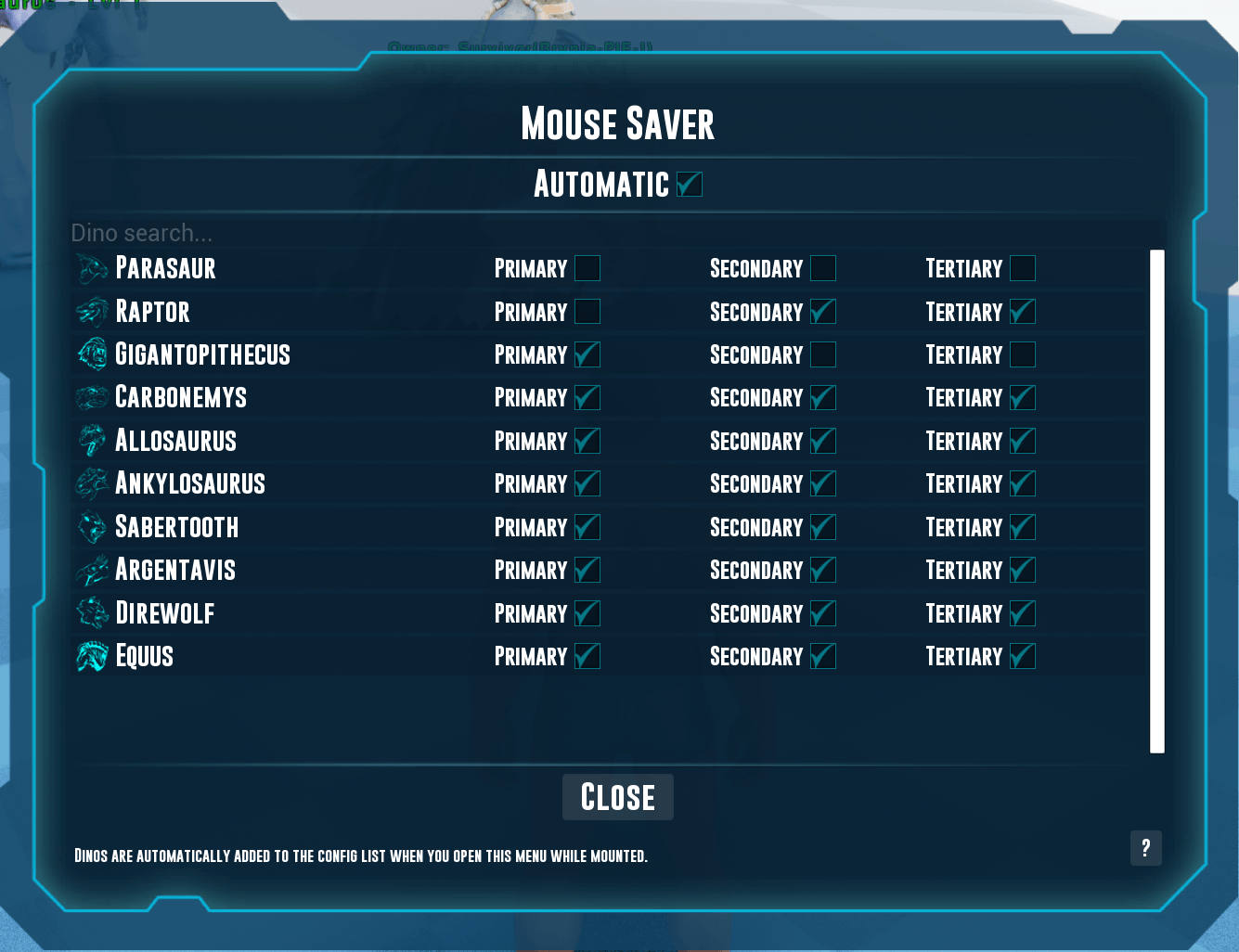The width and height of the screenshot is (1239, 952).
Task: Click the dino list scrollbar
Action: coord(1156,501)
